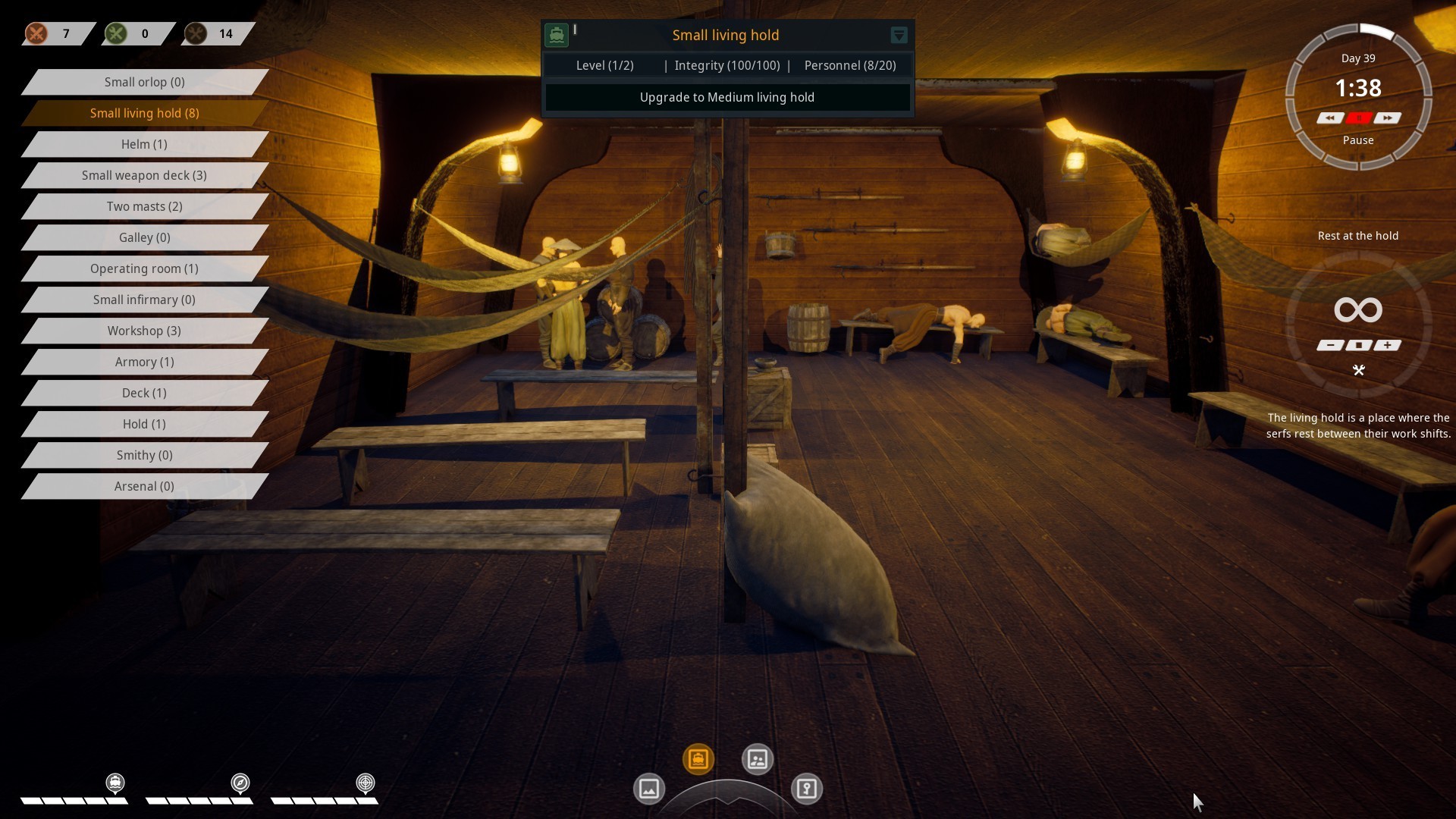This screenshot has width=1456, height=819.
Task: Open the help question mark button
Action: 806,789
